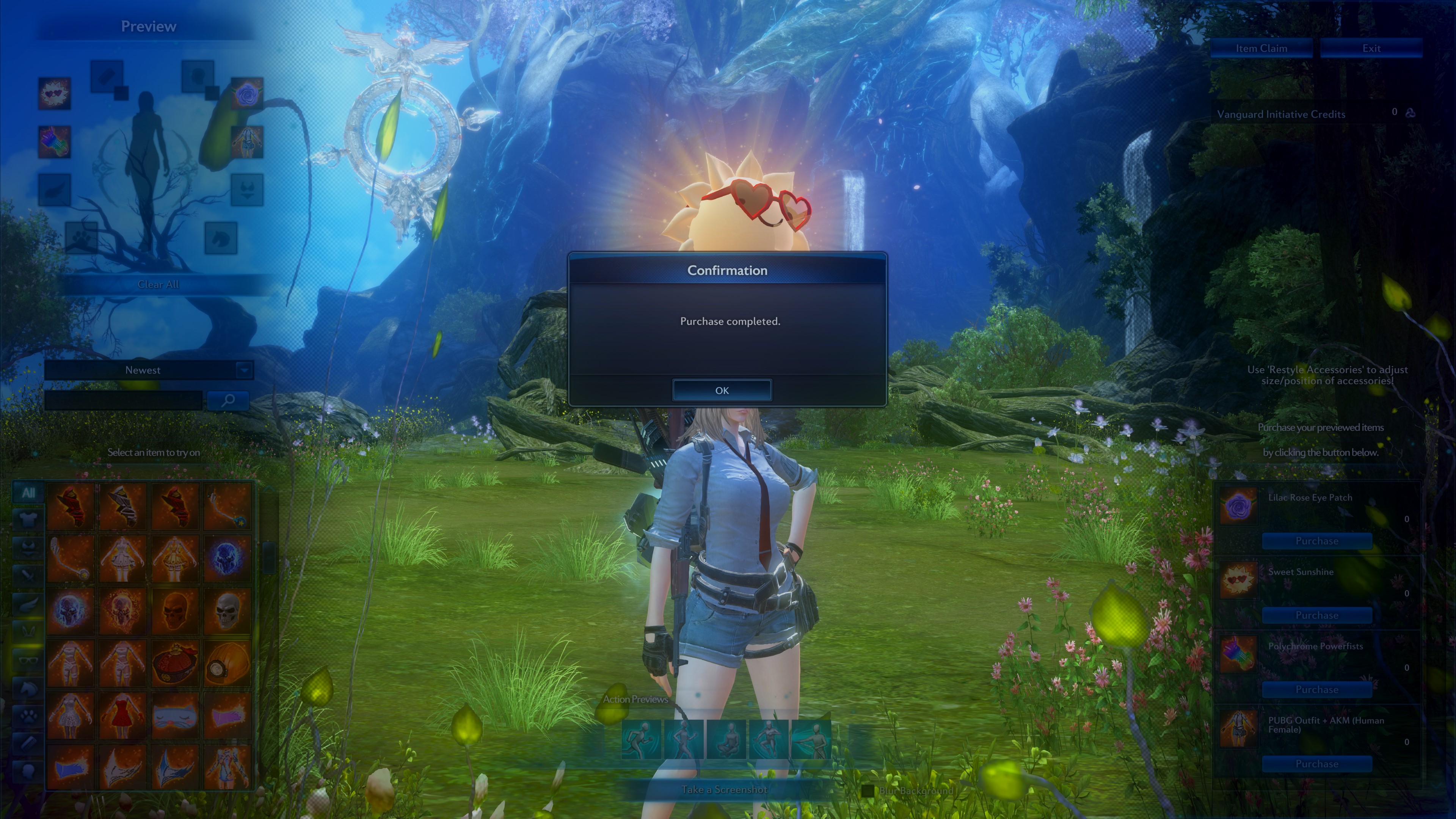Viewport: 1456px width, 819px height.
Task: Confirm the purchase with OK
Action: click(721, 390)
